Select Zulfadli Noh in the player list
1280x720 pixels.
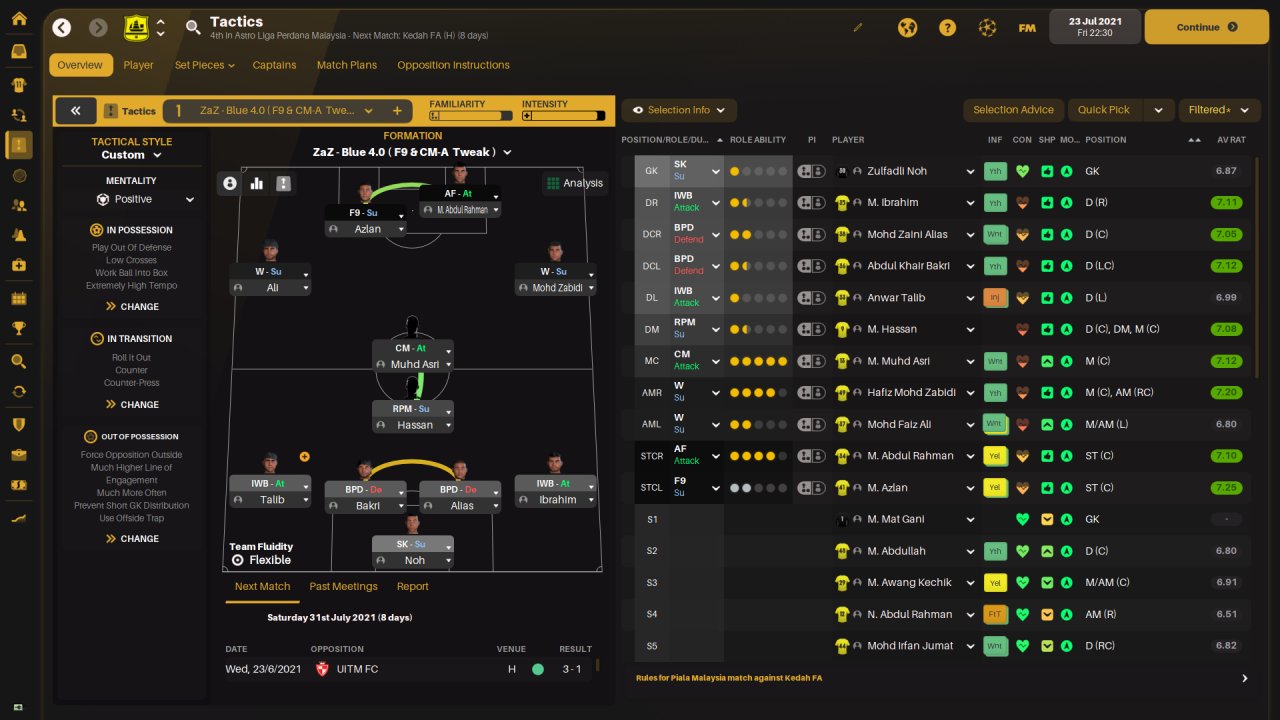tap(897, 171)
